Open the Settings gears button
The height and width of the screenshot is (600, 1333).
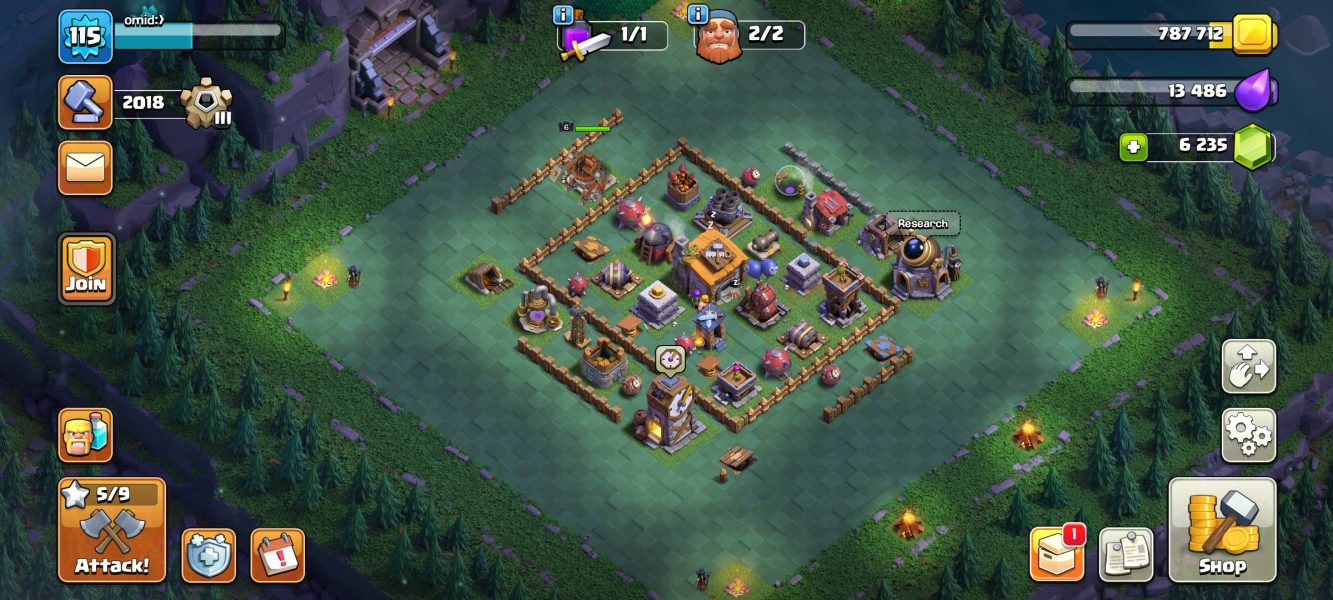(x=1248, y=435)
